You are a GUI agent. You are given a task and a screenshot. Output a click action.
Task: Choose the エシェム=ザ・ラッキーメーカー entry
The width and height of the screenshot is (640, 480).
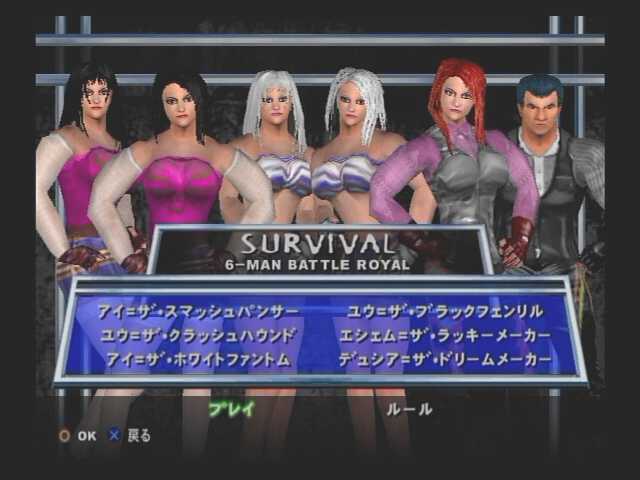[446, 335]
